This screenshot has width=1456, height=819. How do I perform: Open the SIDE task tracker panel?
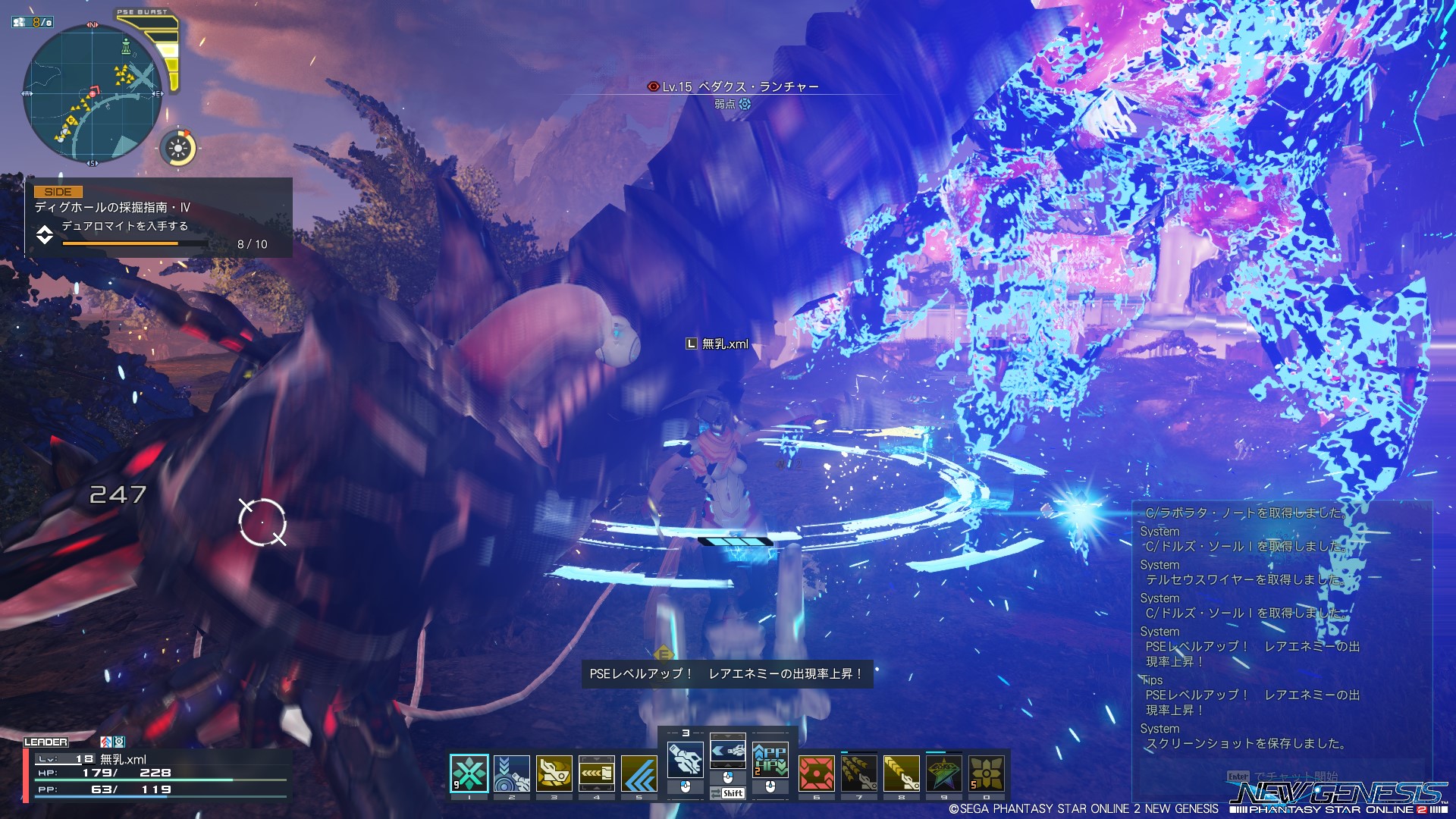coord(158,218)
